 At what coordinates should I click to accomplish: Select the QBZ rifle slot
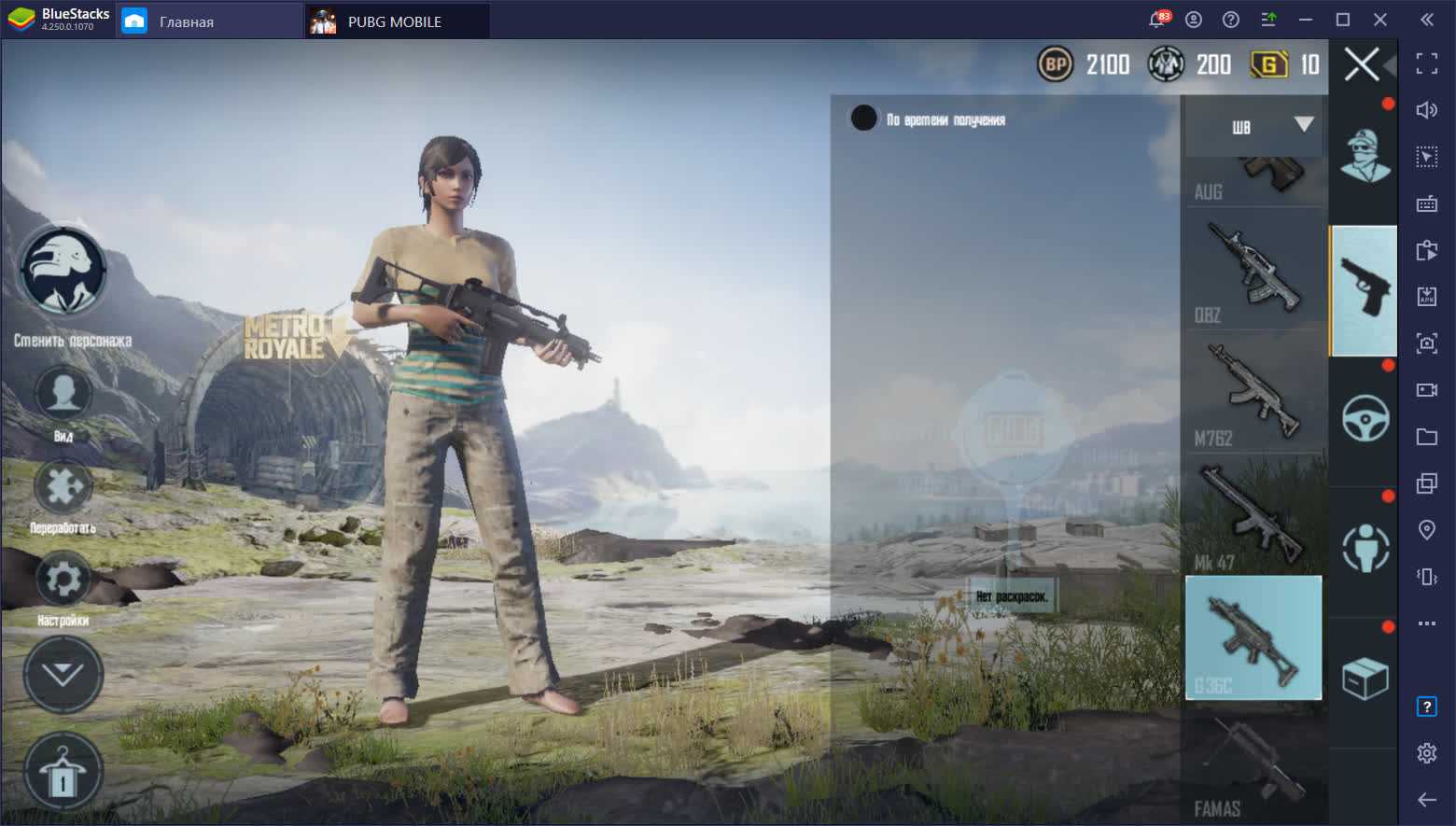pos(1253,271)
